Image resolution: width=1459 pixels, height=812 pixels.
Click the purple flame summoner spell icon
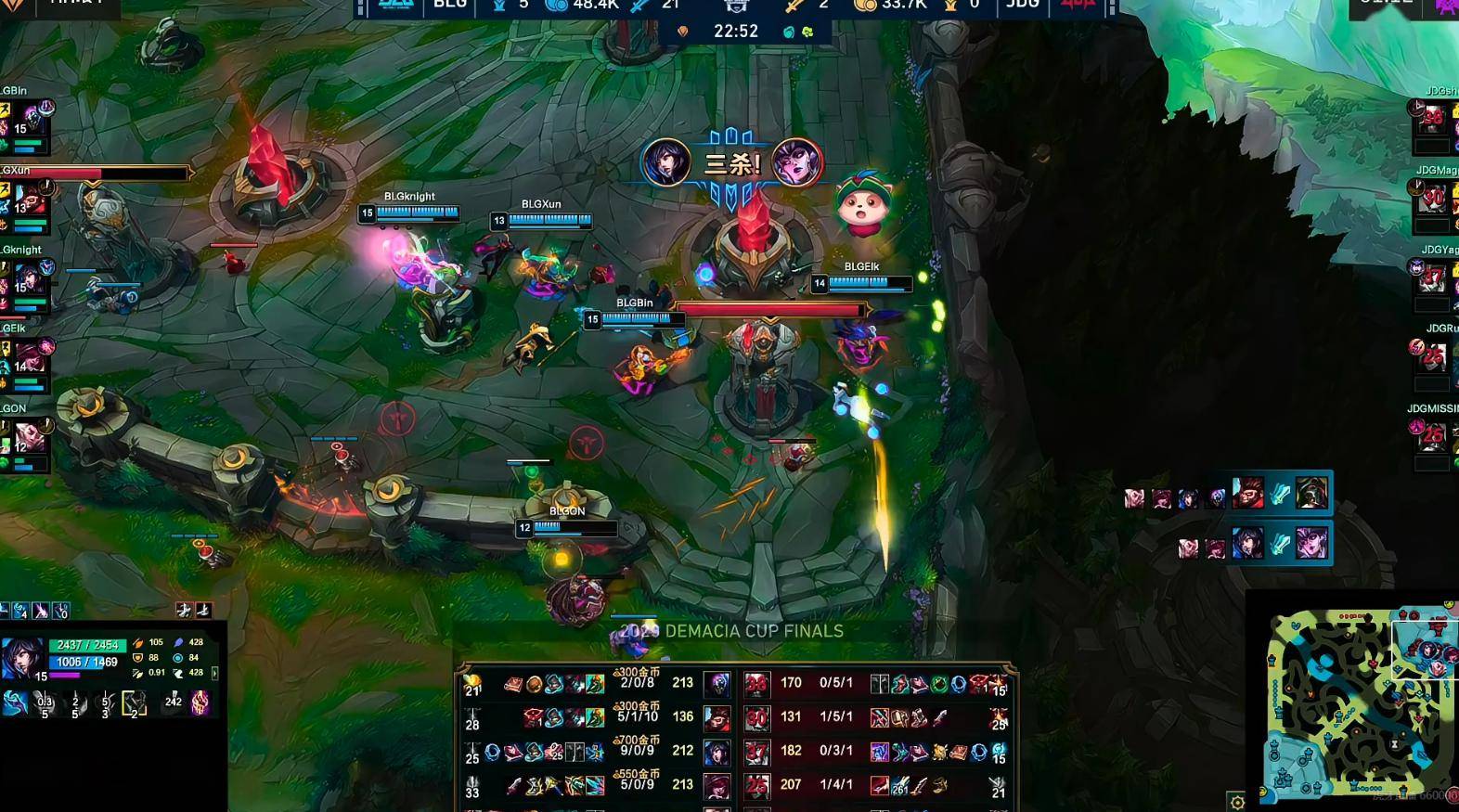tap(200, 703)
